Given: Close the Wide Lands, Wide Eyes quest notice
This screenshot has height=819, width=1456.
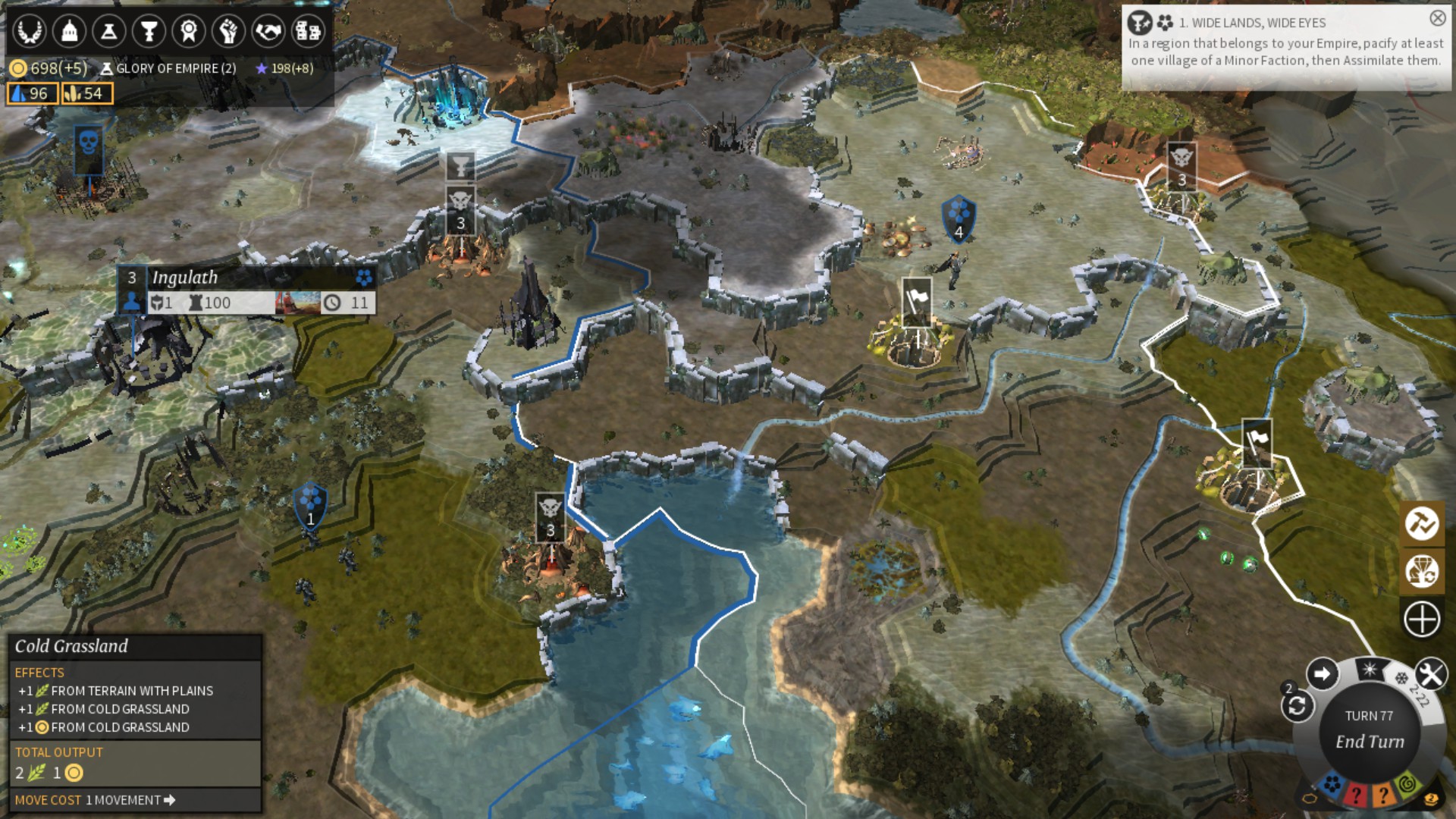Looking at the screenshot, I should point(1437,18).
